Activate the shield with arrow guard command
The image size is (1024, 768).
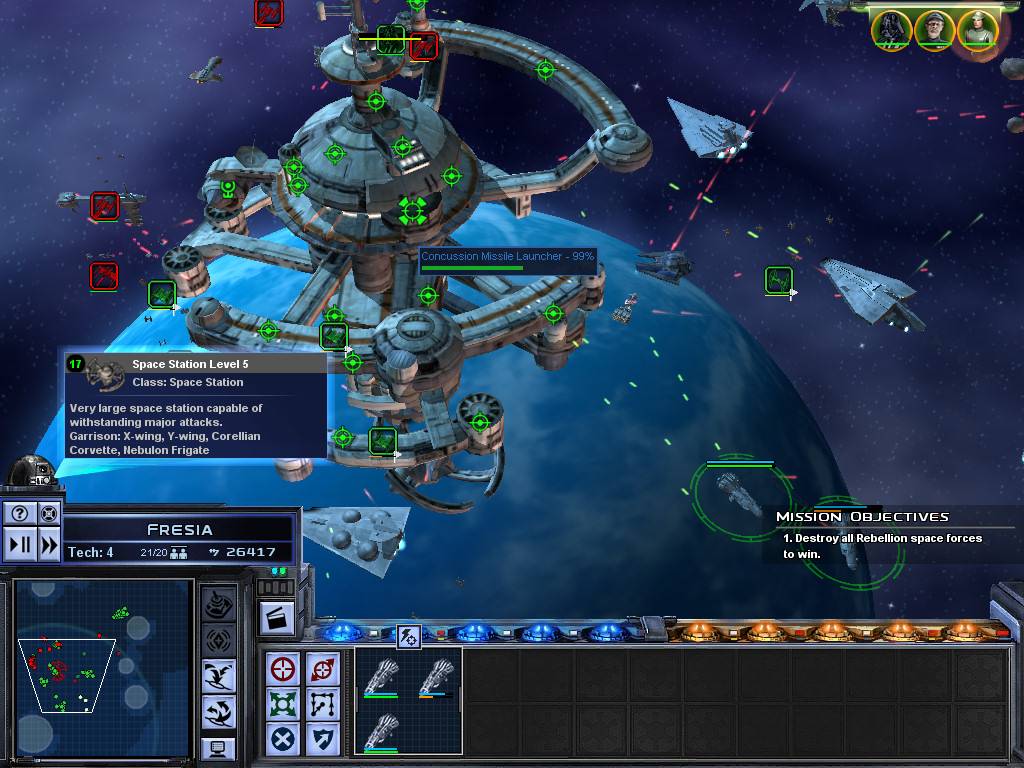(323, 740)
